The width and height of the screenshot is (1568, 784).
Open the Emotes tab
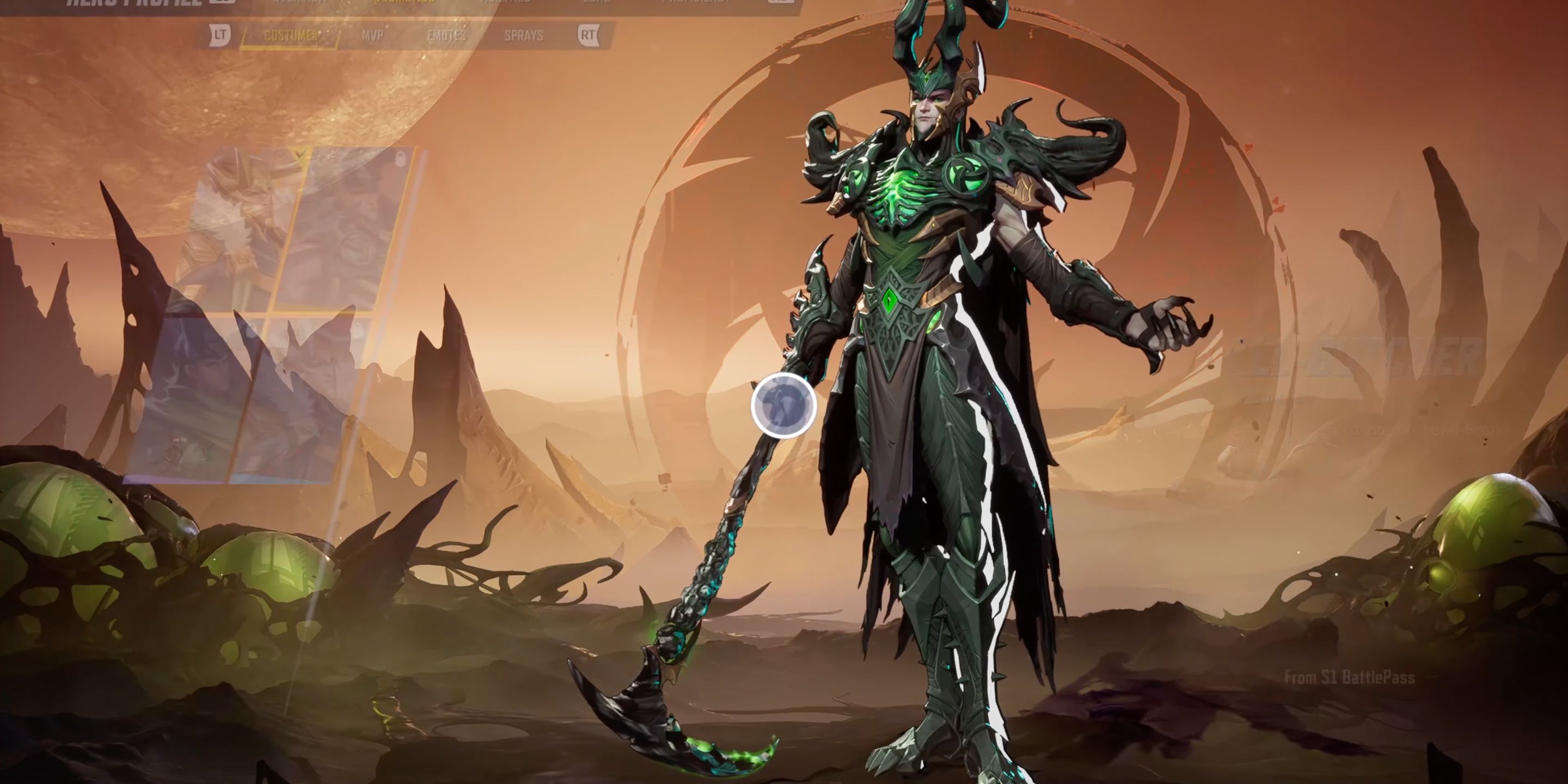(x=446, y=36)
